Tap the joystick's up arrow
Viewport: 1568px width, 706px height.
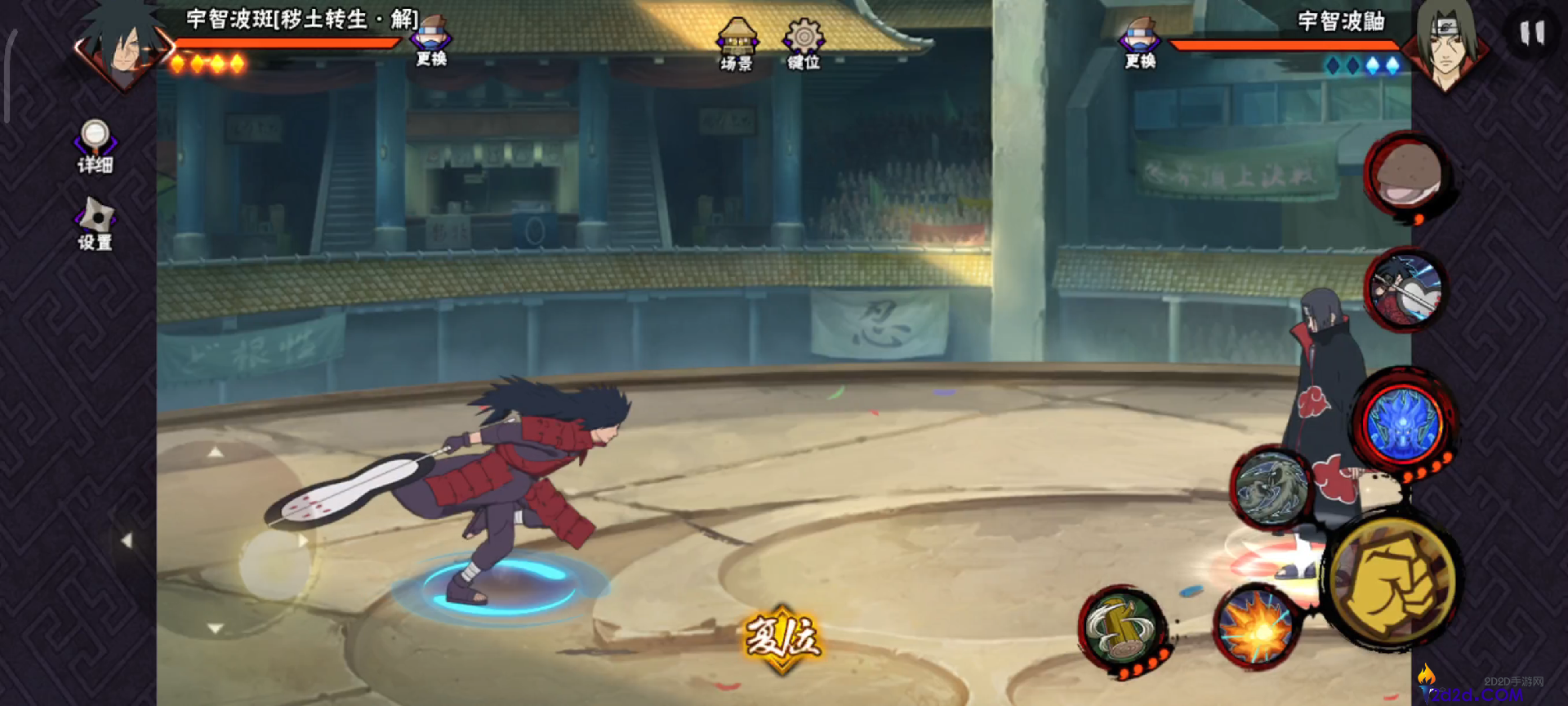(215, 452)
